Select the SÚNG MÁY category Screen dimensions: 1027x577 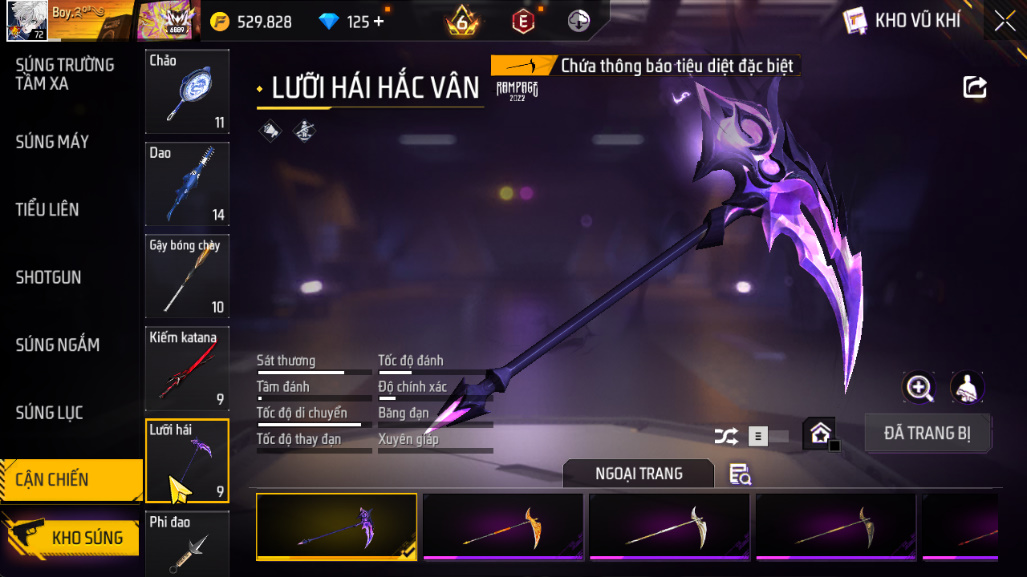(52, 142)
